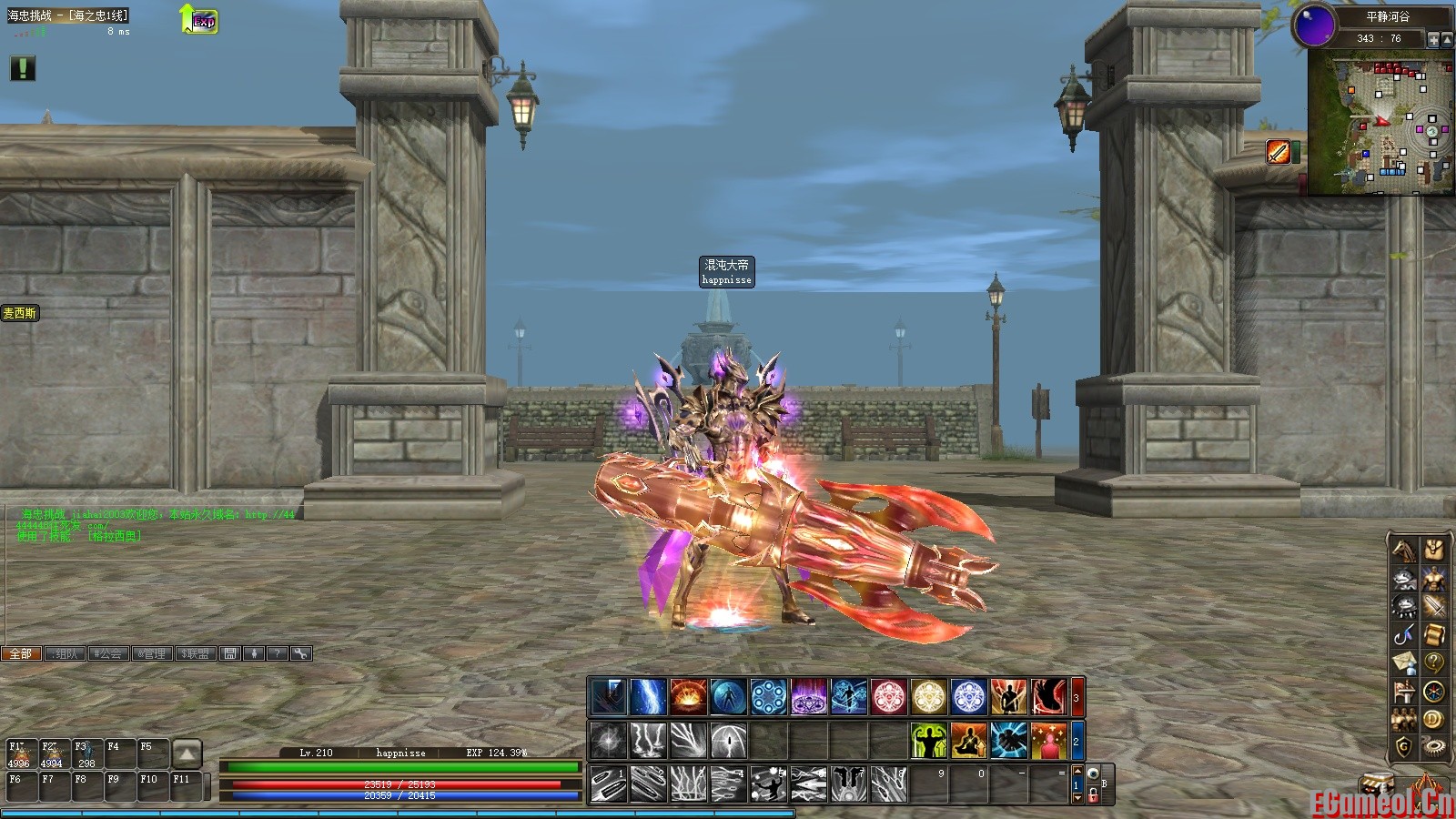The height and width of the screenshot is (819, 1456).
Task: Select the 公会 guild chat tab
Action: (x=108, y=653)
